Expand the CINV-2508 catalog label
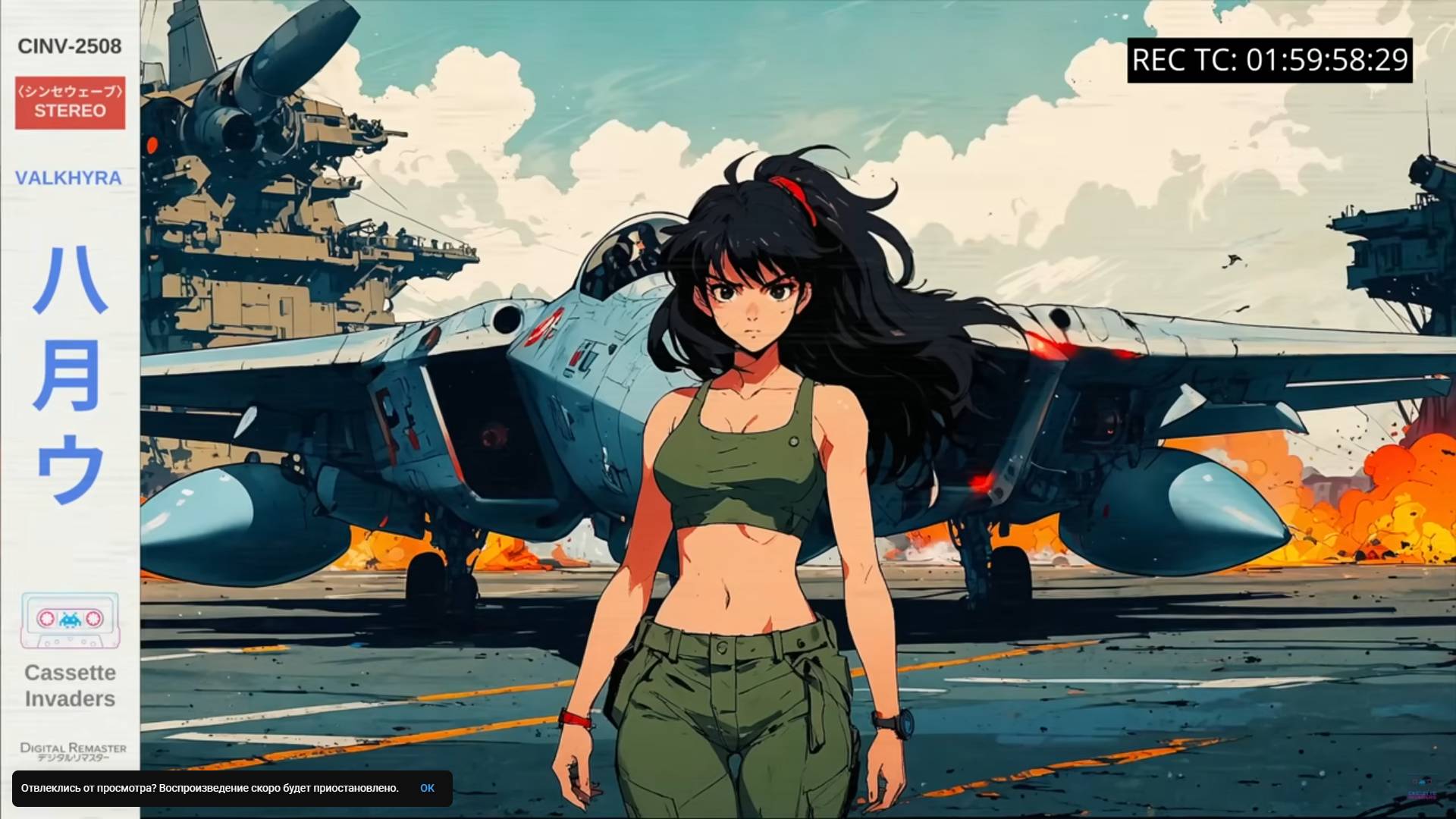 (69, 47)
